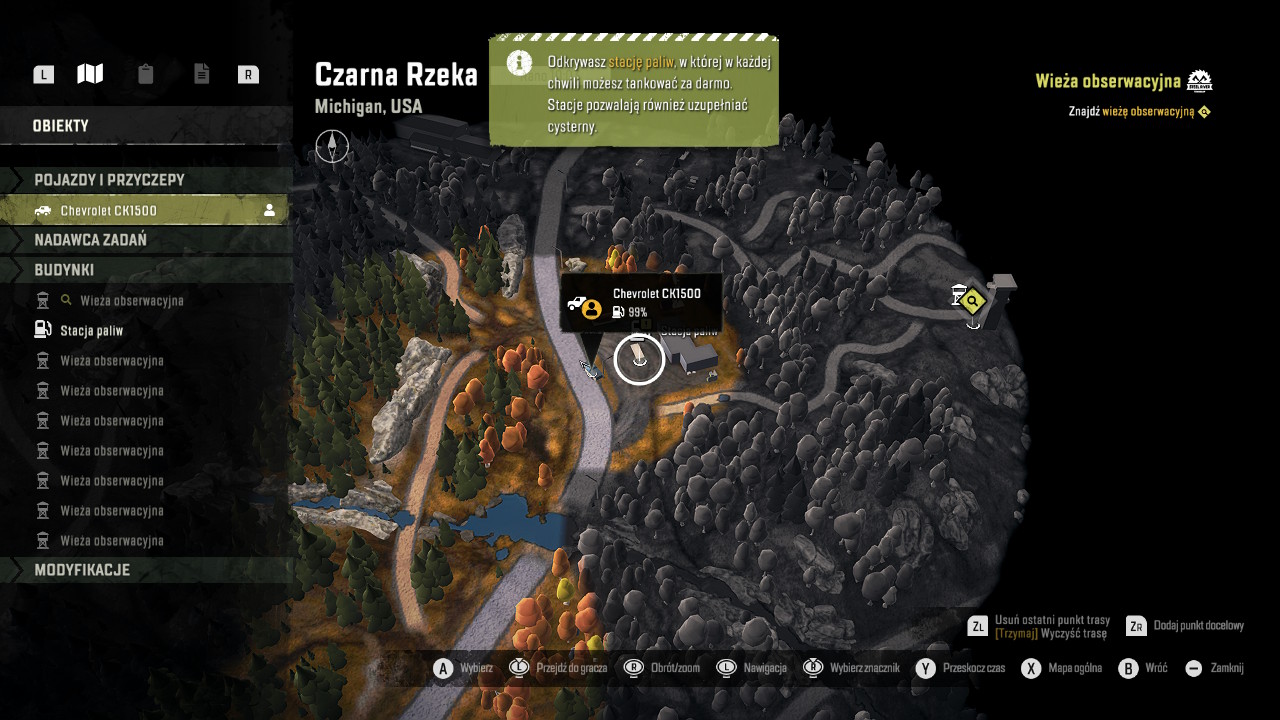
Task: Click the compass icon under the map title
Action: [x=332, y=147]
